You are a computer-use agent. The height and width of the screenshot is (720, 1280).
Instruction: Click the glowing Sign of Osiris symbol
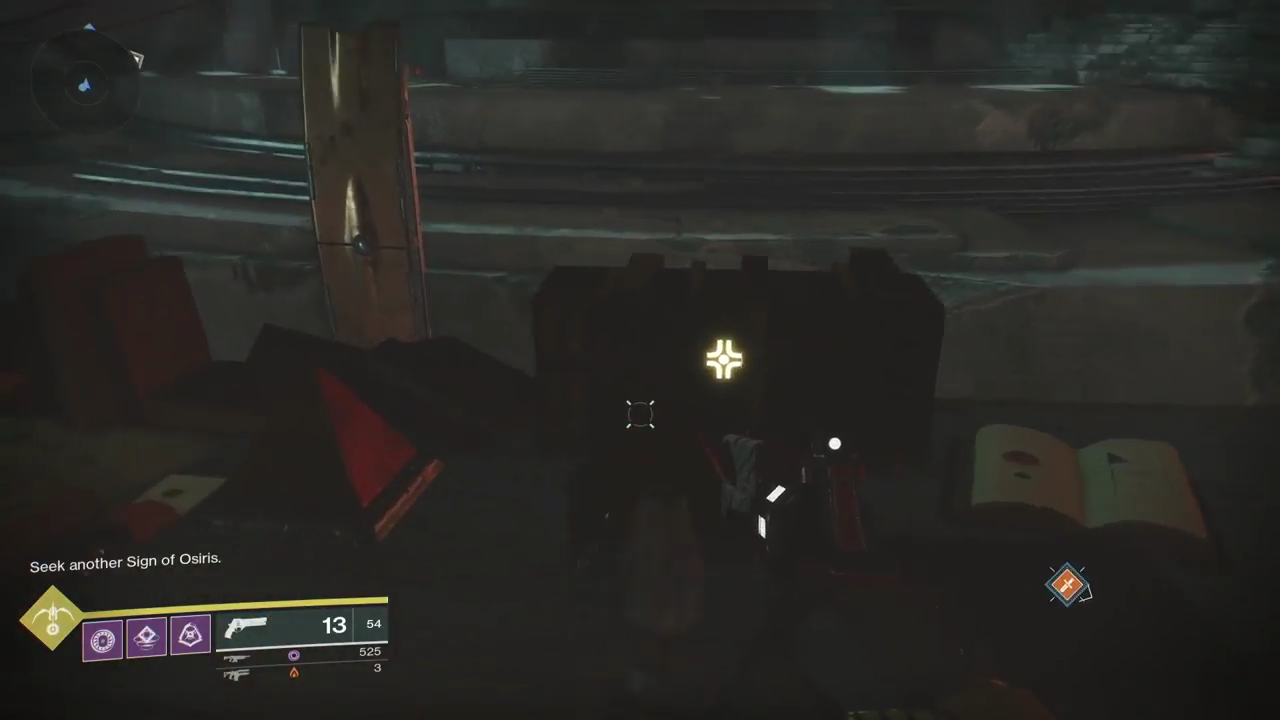(724, 358)
